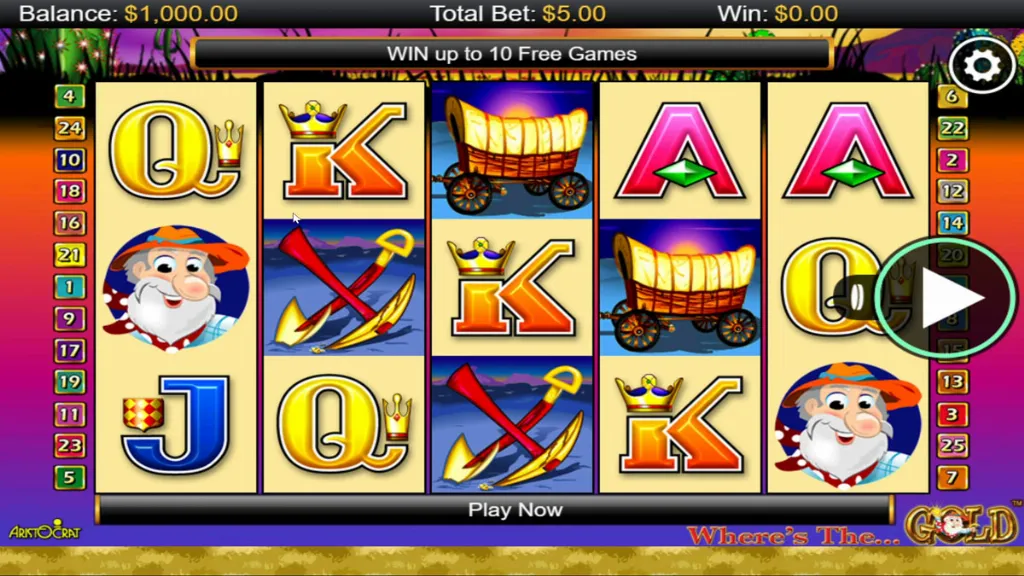Viewport: 1024px width, 576px height.
Task: Highlight payline 24 indicator
Action: click(70, 128)
